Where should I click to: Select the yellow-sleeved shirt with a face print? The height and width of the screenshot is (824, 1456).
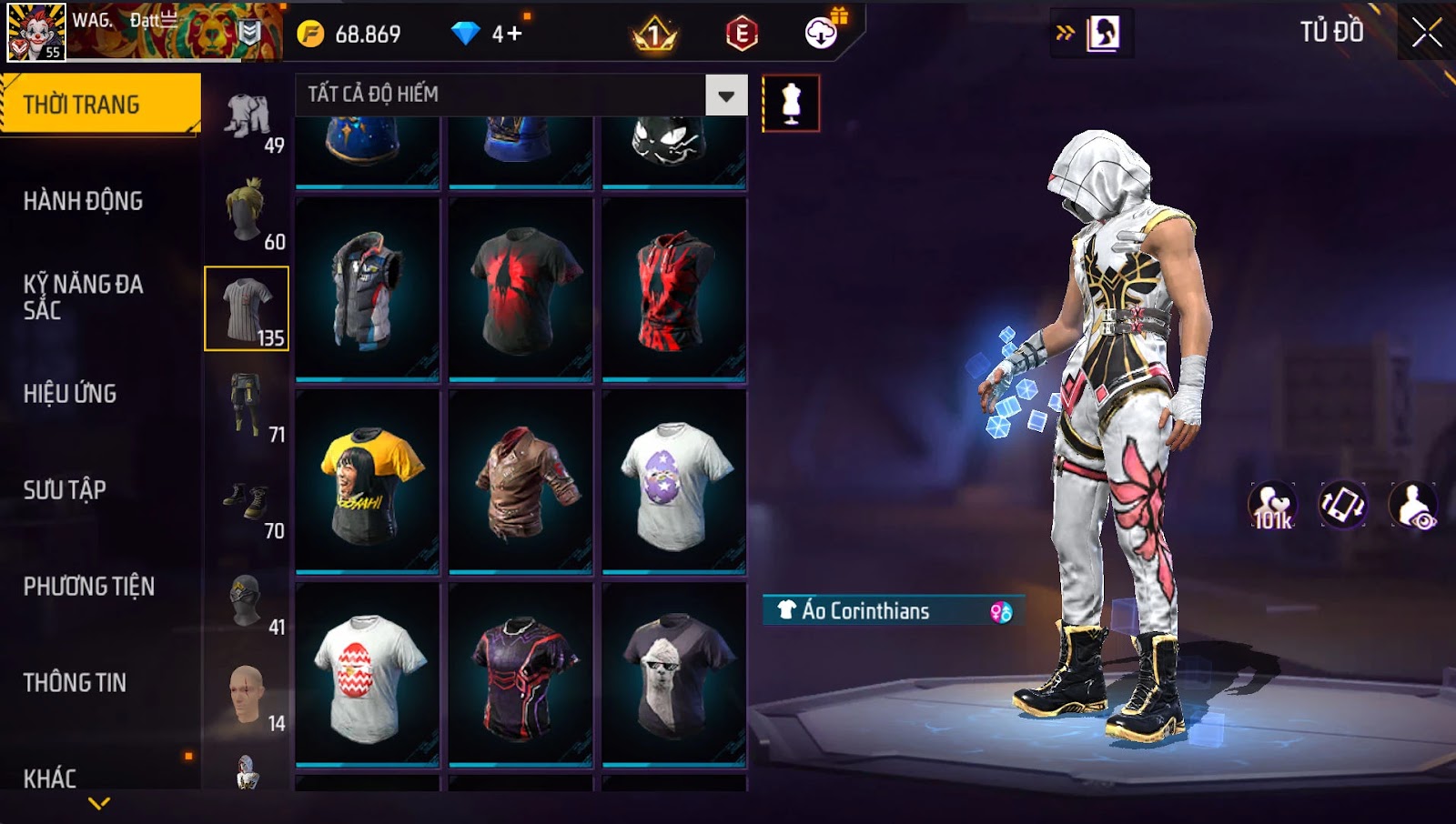coord(368,482)
